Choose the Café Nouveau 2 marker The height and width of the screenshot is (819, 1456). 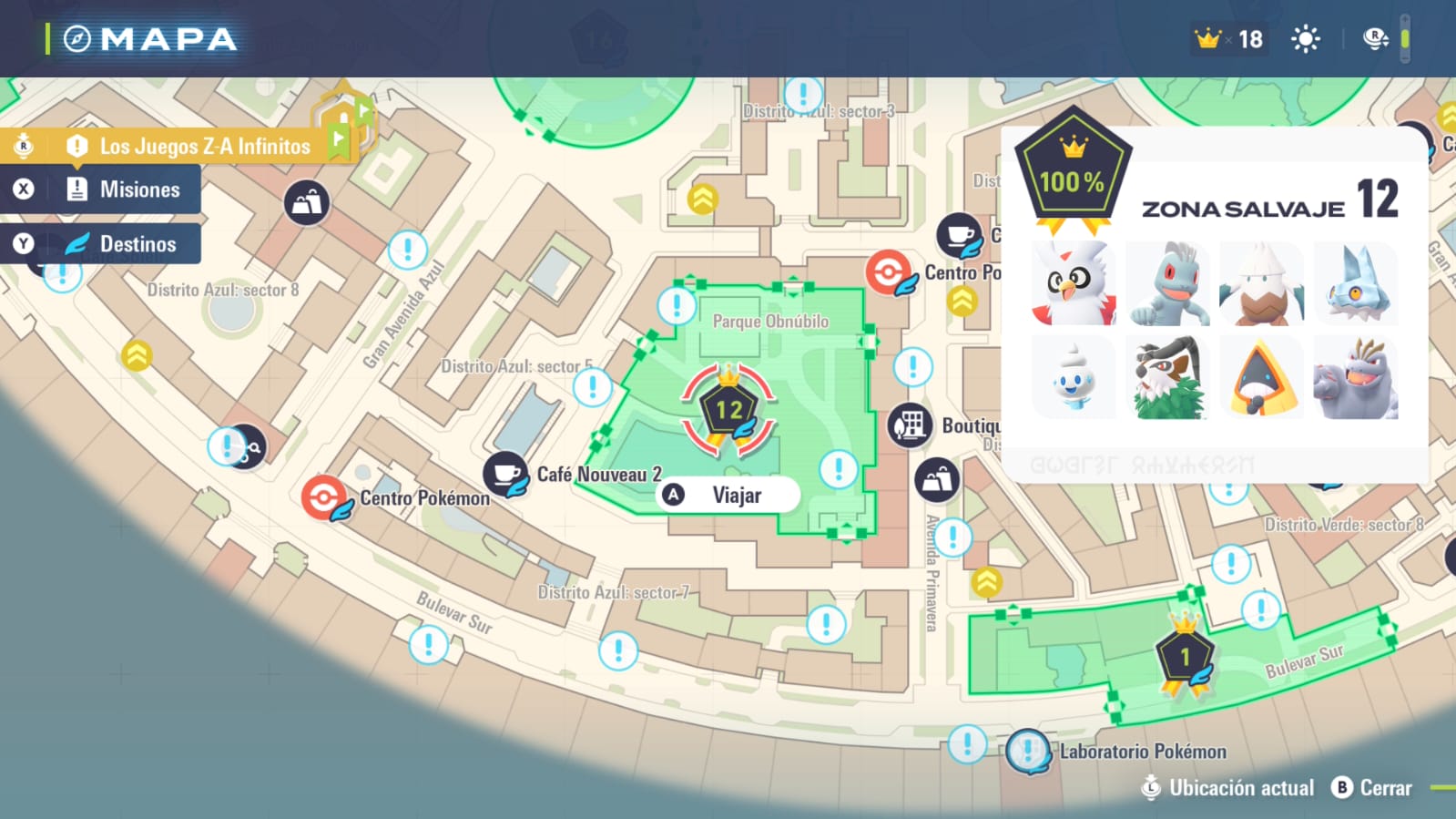[x=505, y=474]
